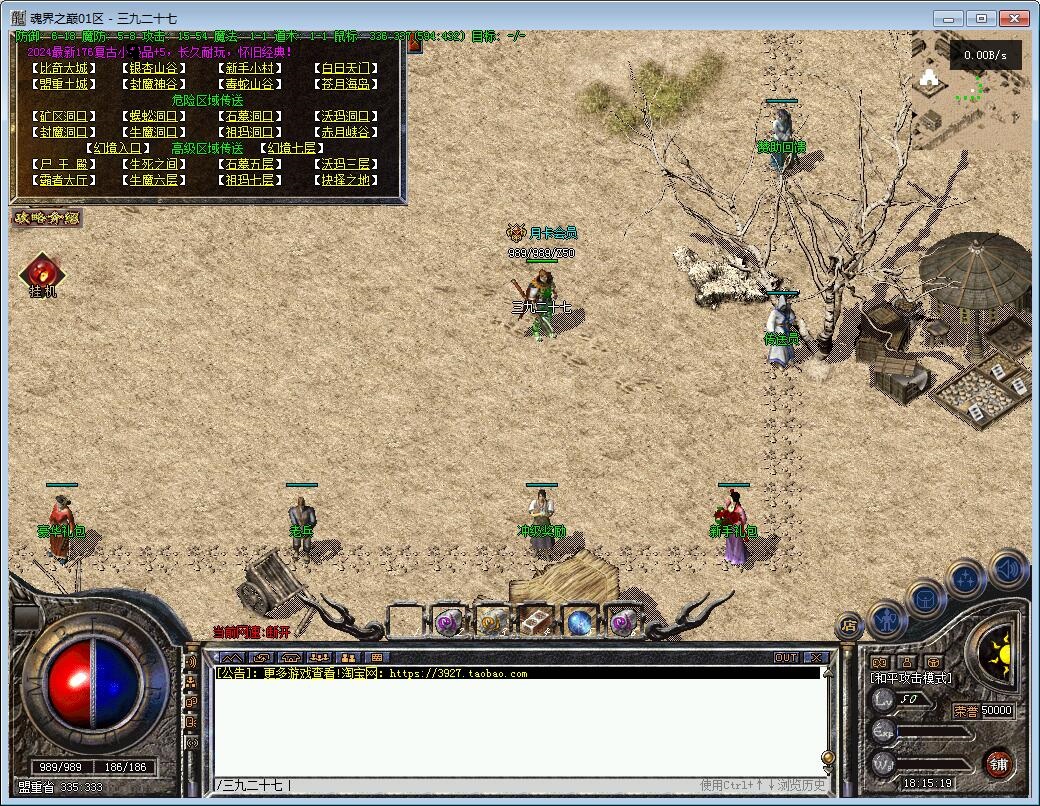Viewport: 1040px width, 806px height.
Task: Open the red 铺 stall button
Action: point(998,765)
